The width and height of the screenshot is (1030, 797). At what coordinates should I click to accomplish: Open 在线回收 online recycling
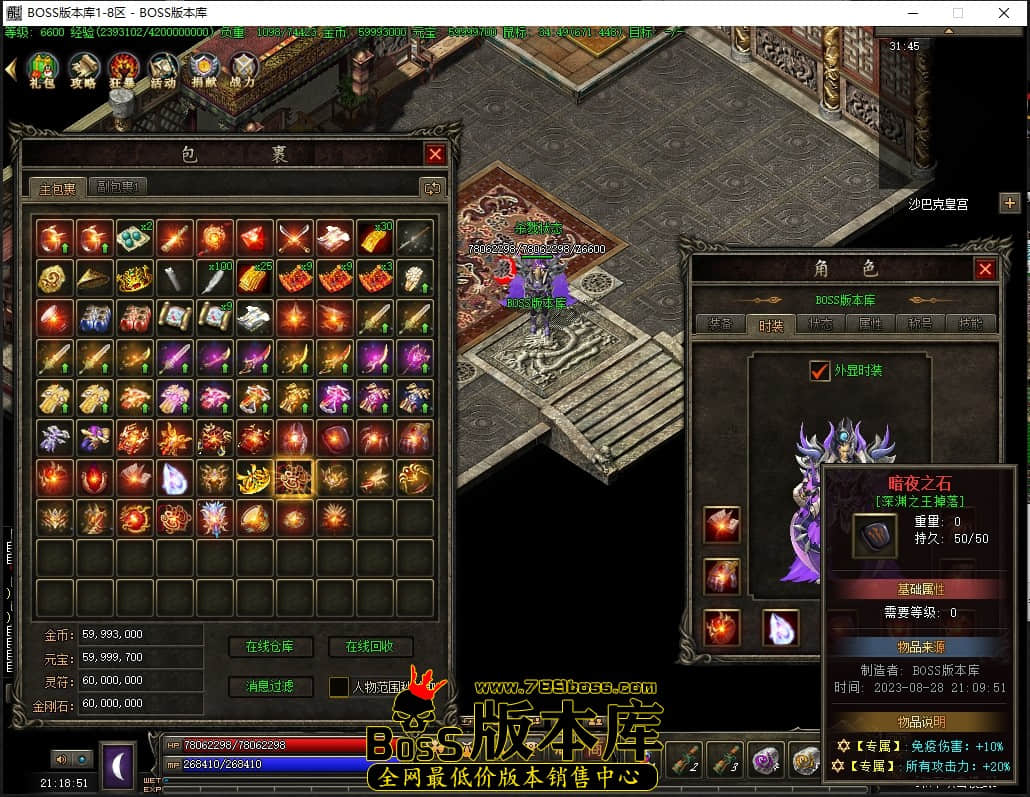[370, 647]
